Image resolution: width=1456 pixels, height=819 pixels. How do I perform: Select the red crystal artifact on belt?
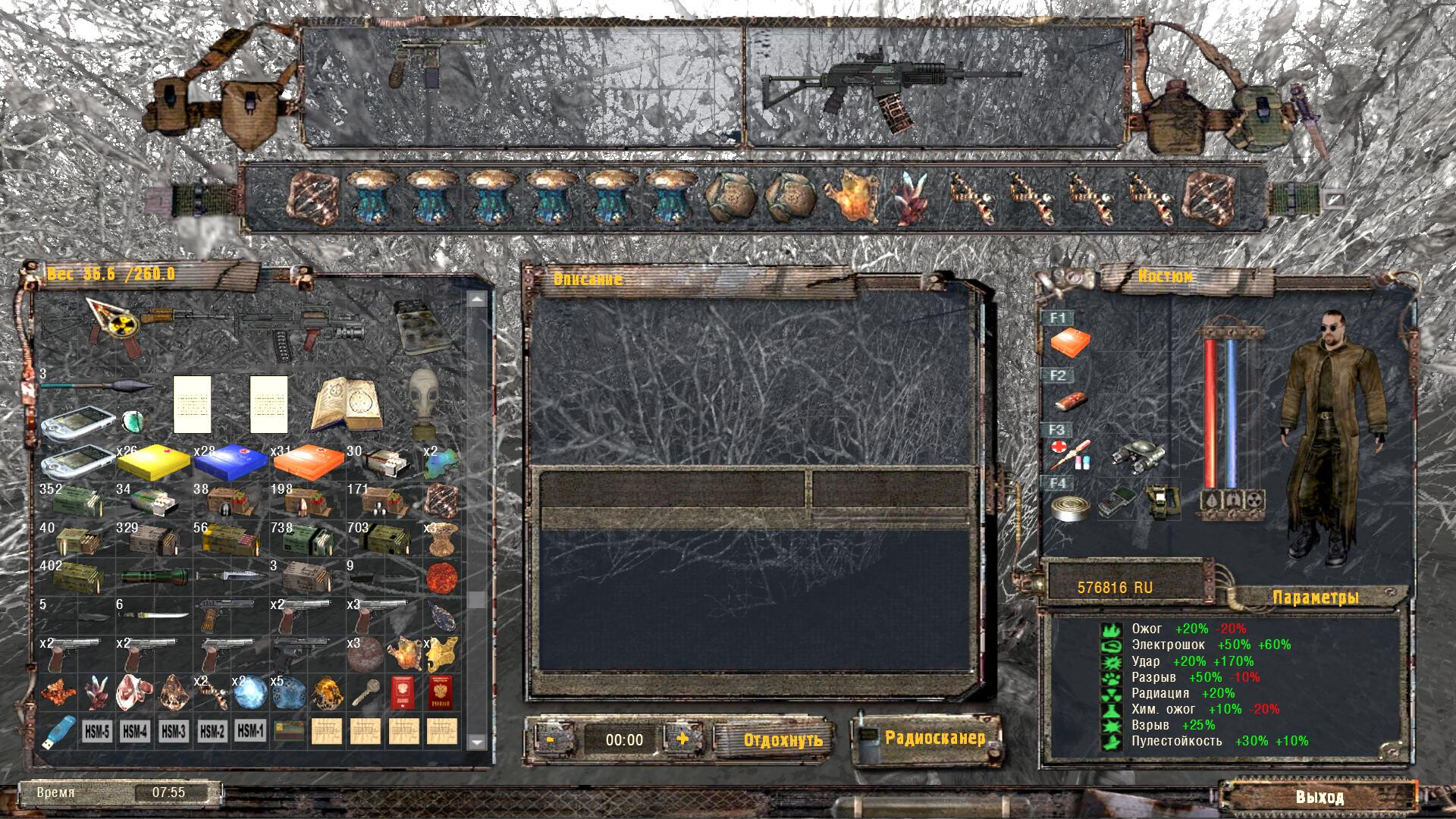[908, 199]
